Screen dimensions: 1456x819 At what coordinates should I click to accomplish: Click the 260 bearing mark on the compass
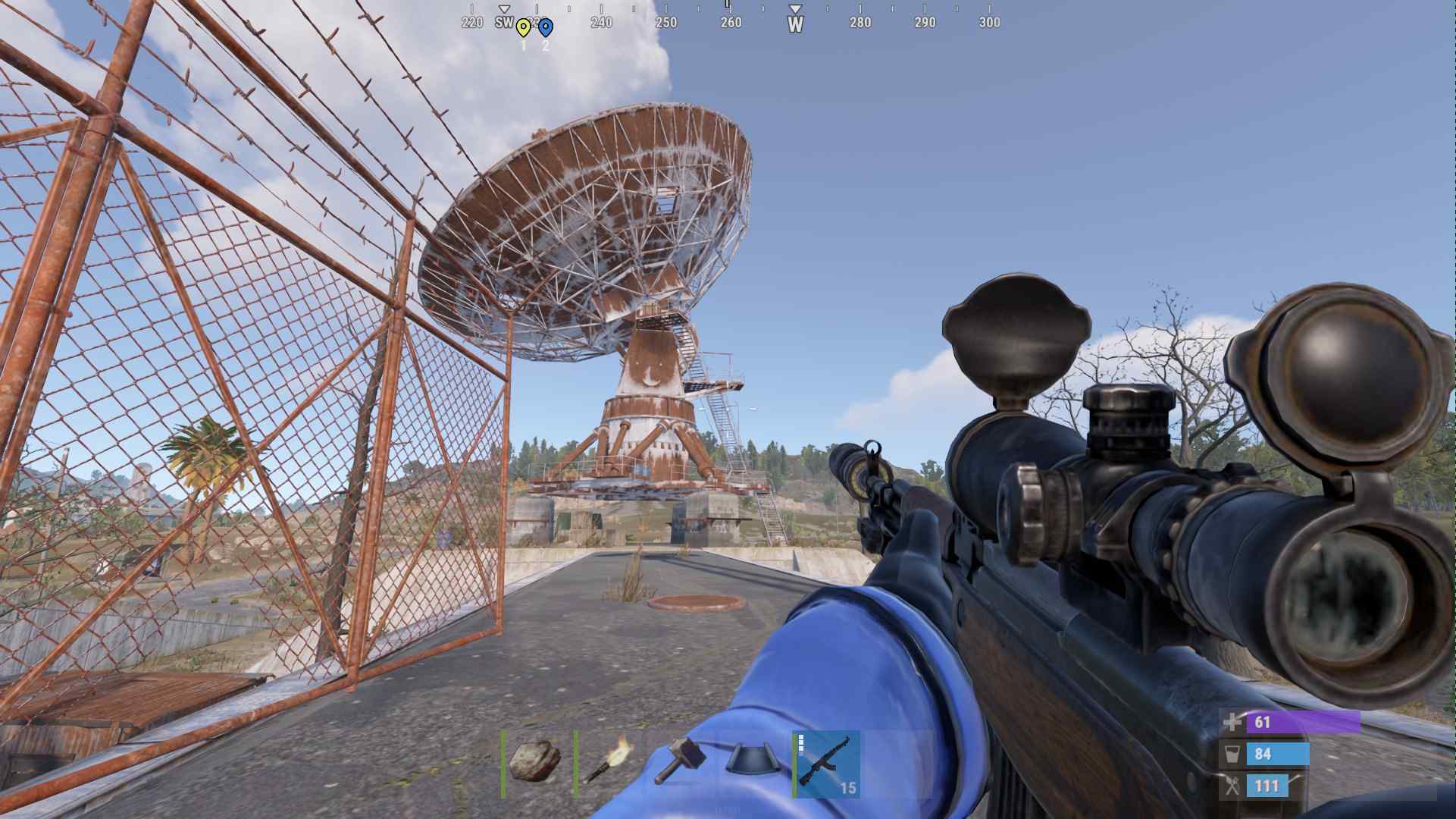[731, 23]
